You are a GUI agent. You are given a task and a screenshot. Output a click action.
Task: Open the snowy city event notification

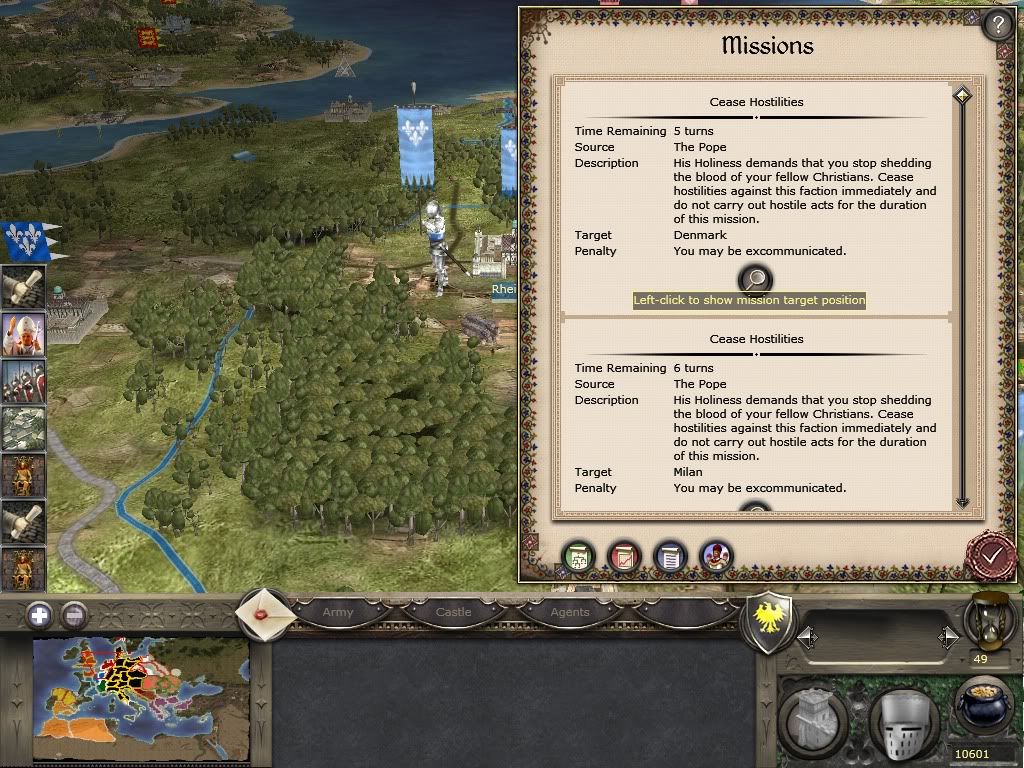coord(21,428)
